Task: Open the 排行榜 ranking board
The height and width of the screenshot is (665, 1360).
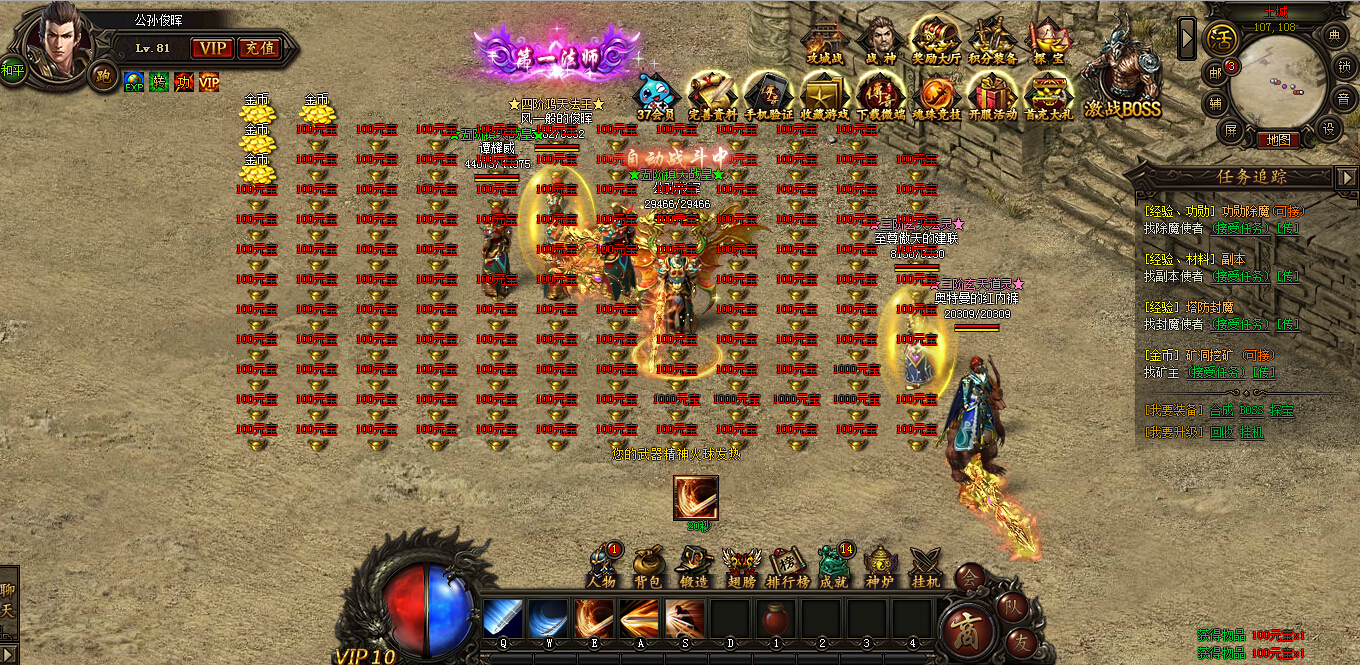Action: pyautogui.click(x=787, y=566)
